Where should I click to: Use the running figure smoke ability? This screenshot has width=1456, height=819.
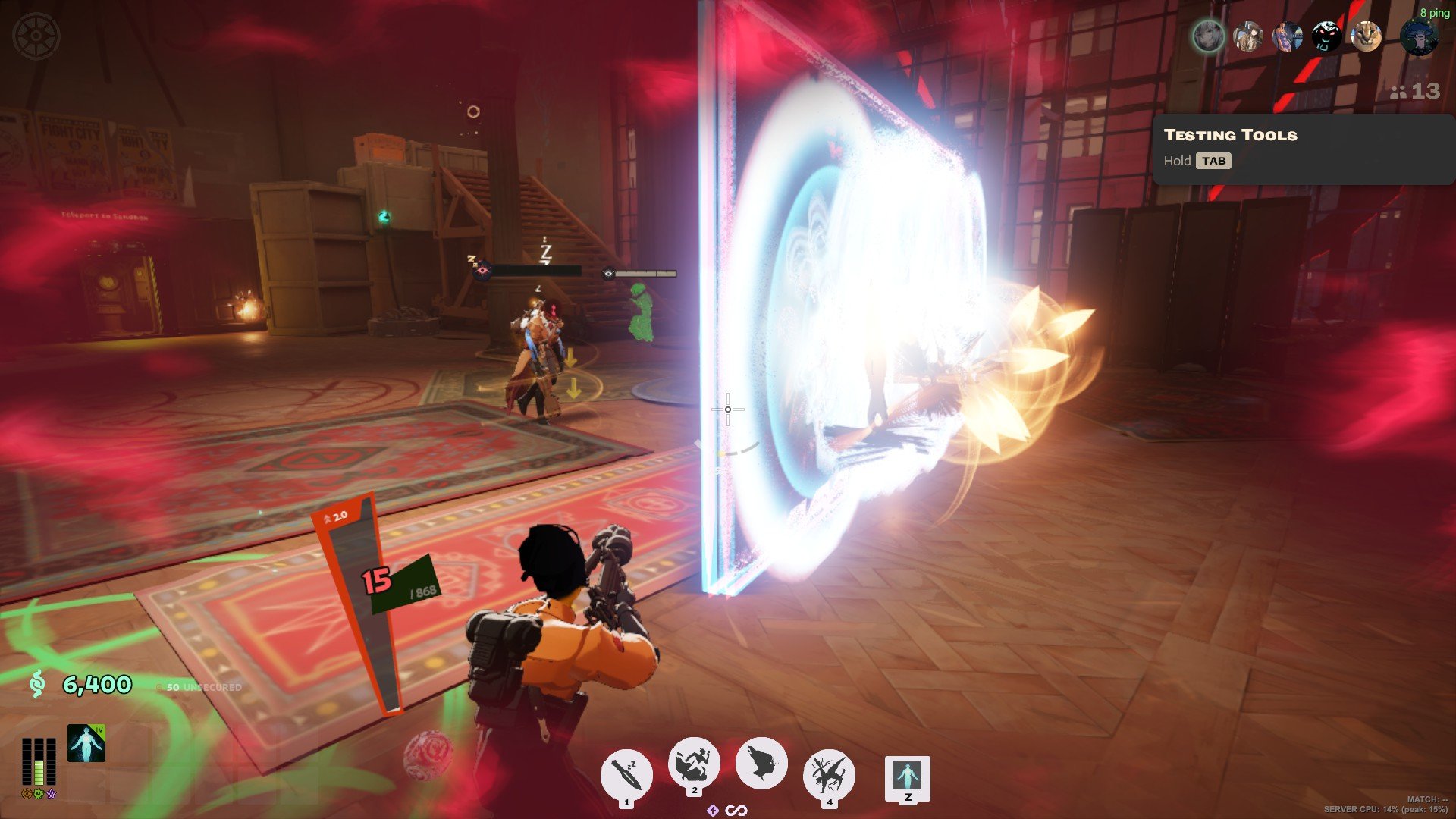(x=694, y=763)
